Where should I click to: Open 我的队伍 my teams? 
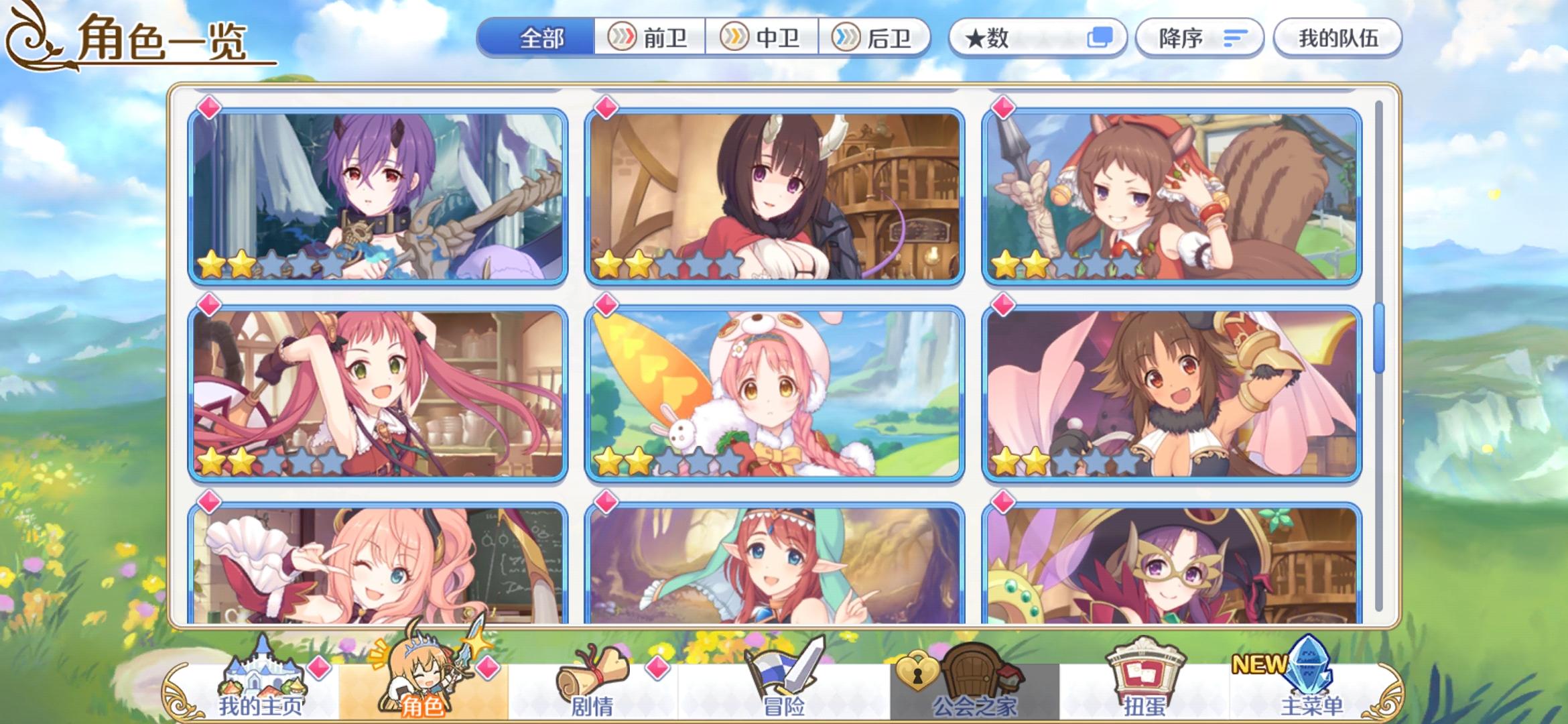coord(1337,38)
